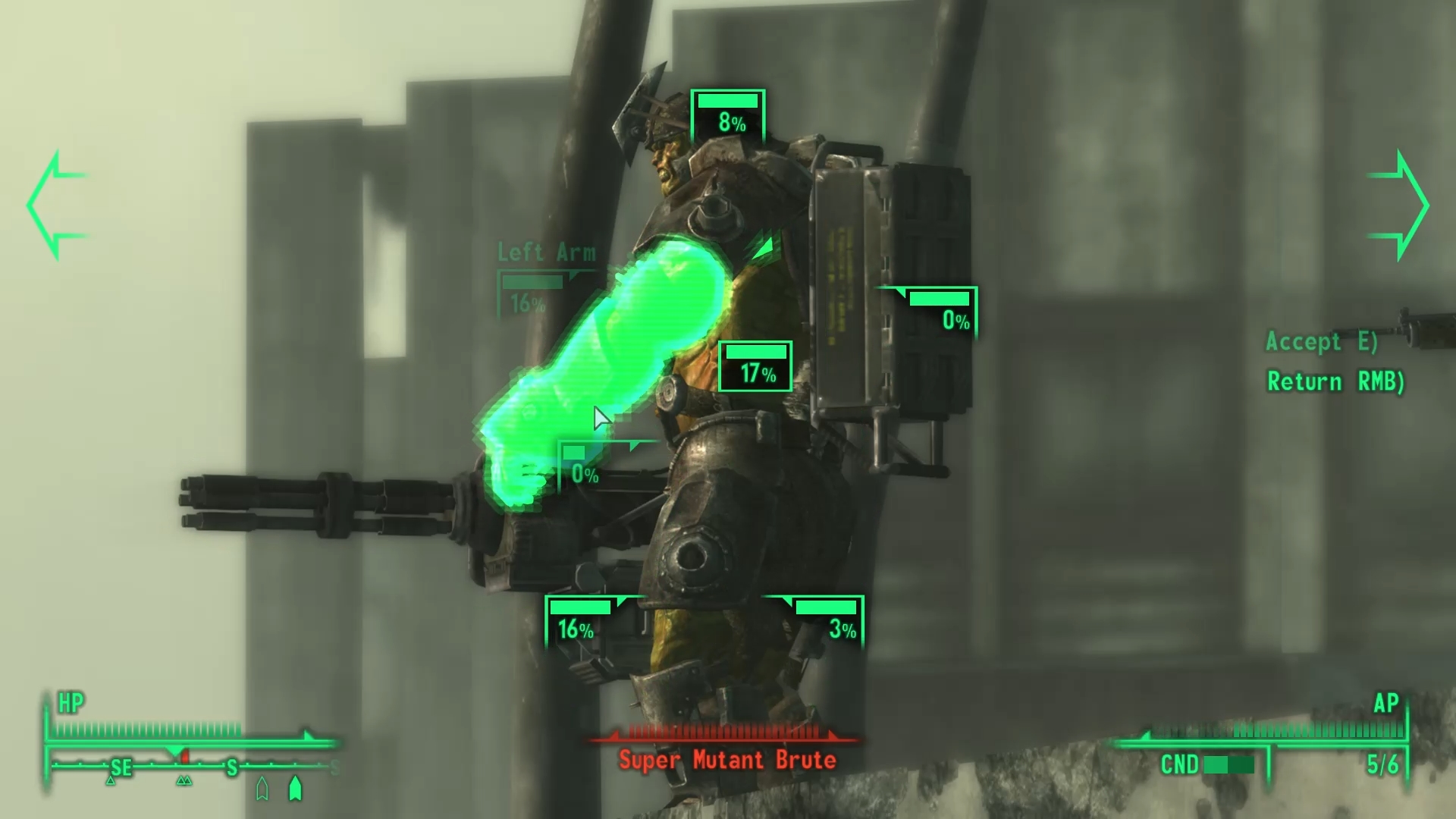Target the head with 8% hit chance
Screen dimensions: 1456x819
tap(728, 115)
